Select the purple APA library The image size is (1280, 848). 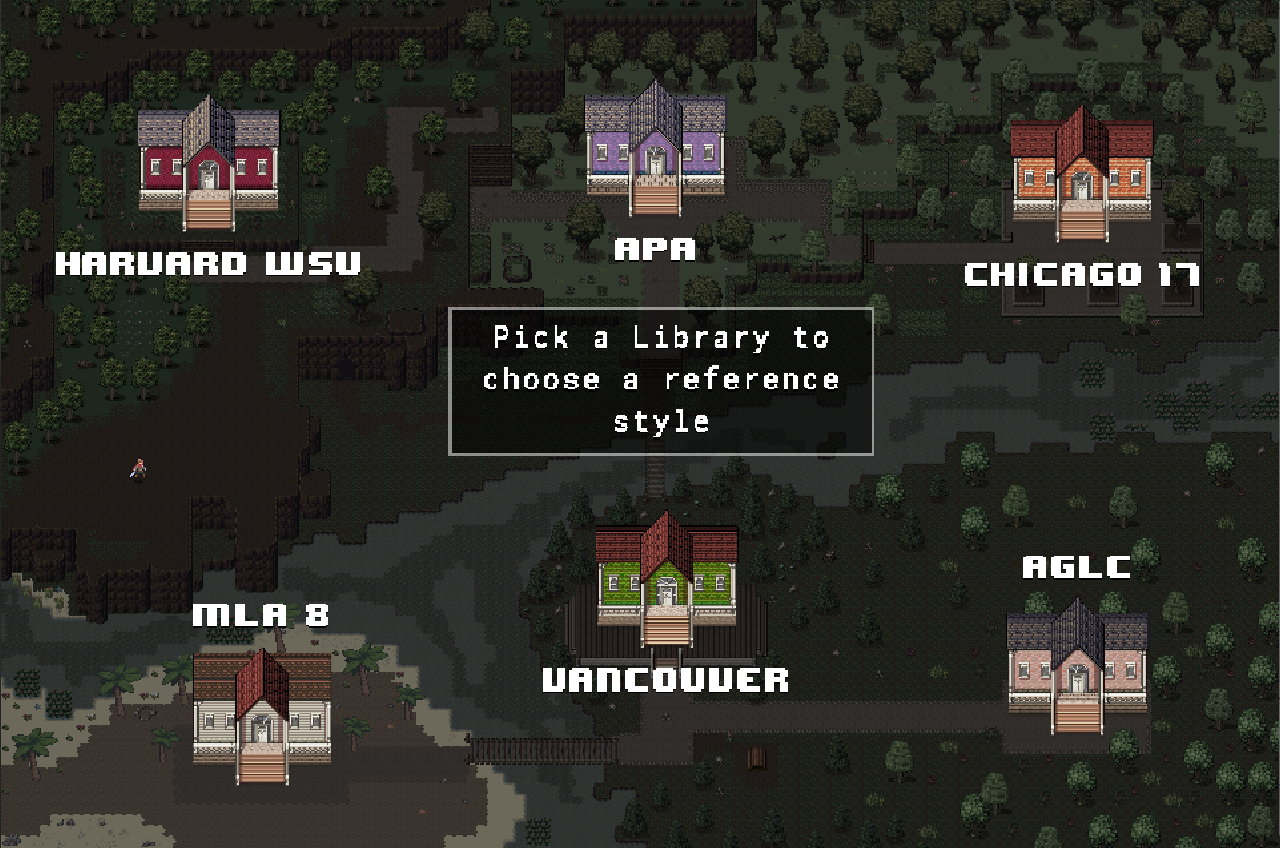pos(655,148)
